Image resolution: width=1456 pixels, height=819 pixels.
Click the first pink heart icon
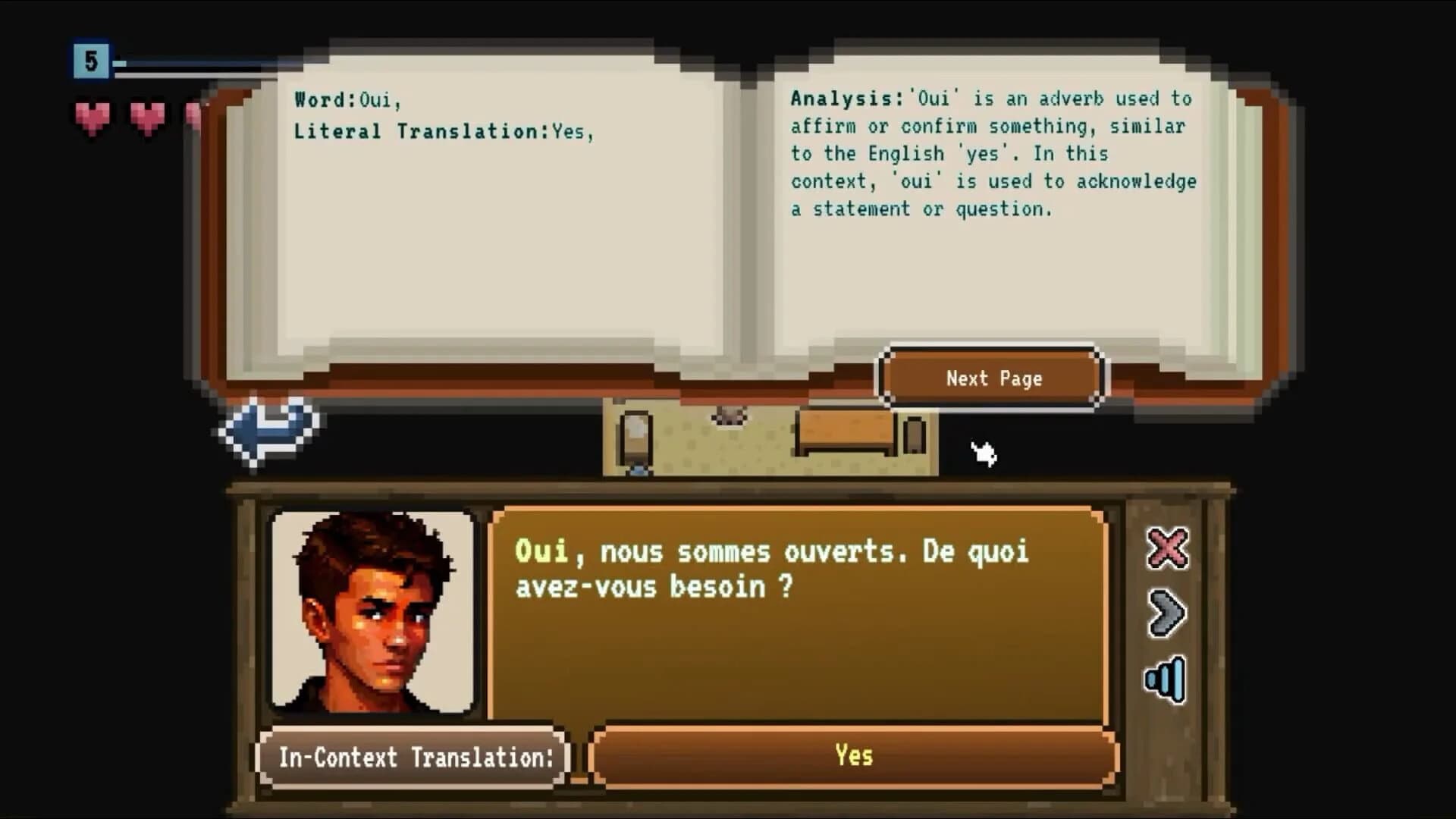90,115
